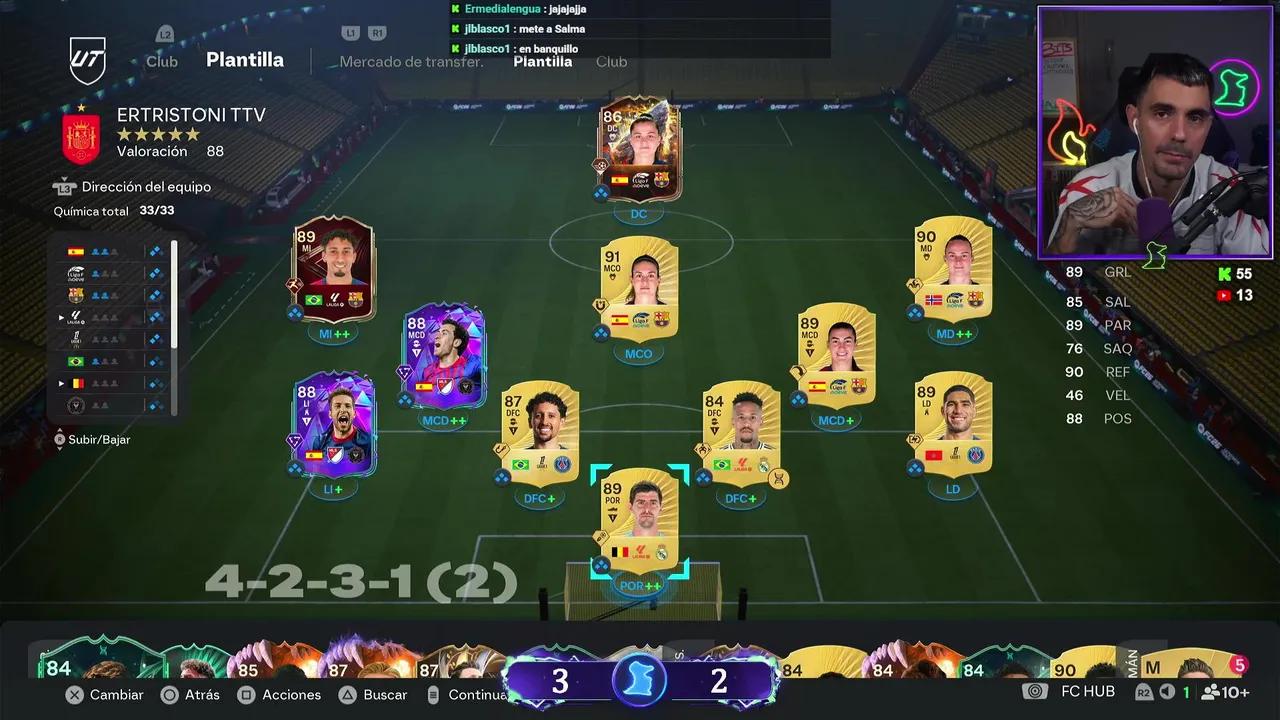Click the UT logo icon top left
The image size is (1280, 720).
click(88, 58)
